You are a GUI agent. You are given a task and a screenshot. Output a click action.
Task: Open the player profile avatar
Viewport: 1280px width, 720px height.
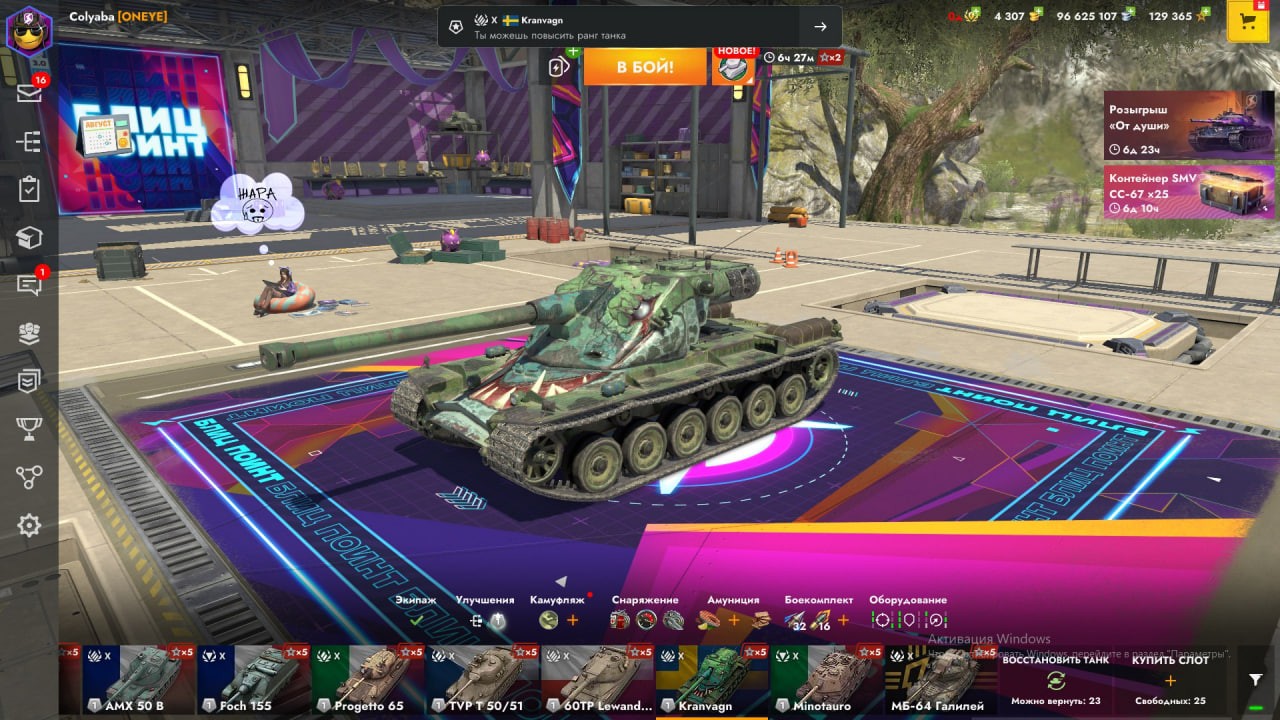click(28, 29)
